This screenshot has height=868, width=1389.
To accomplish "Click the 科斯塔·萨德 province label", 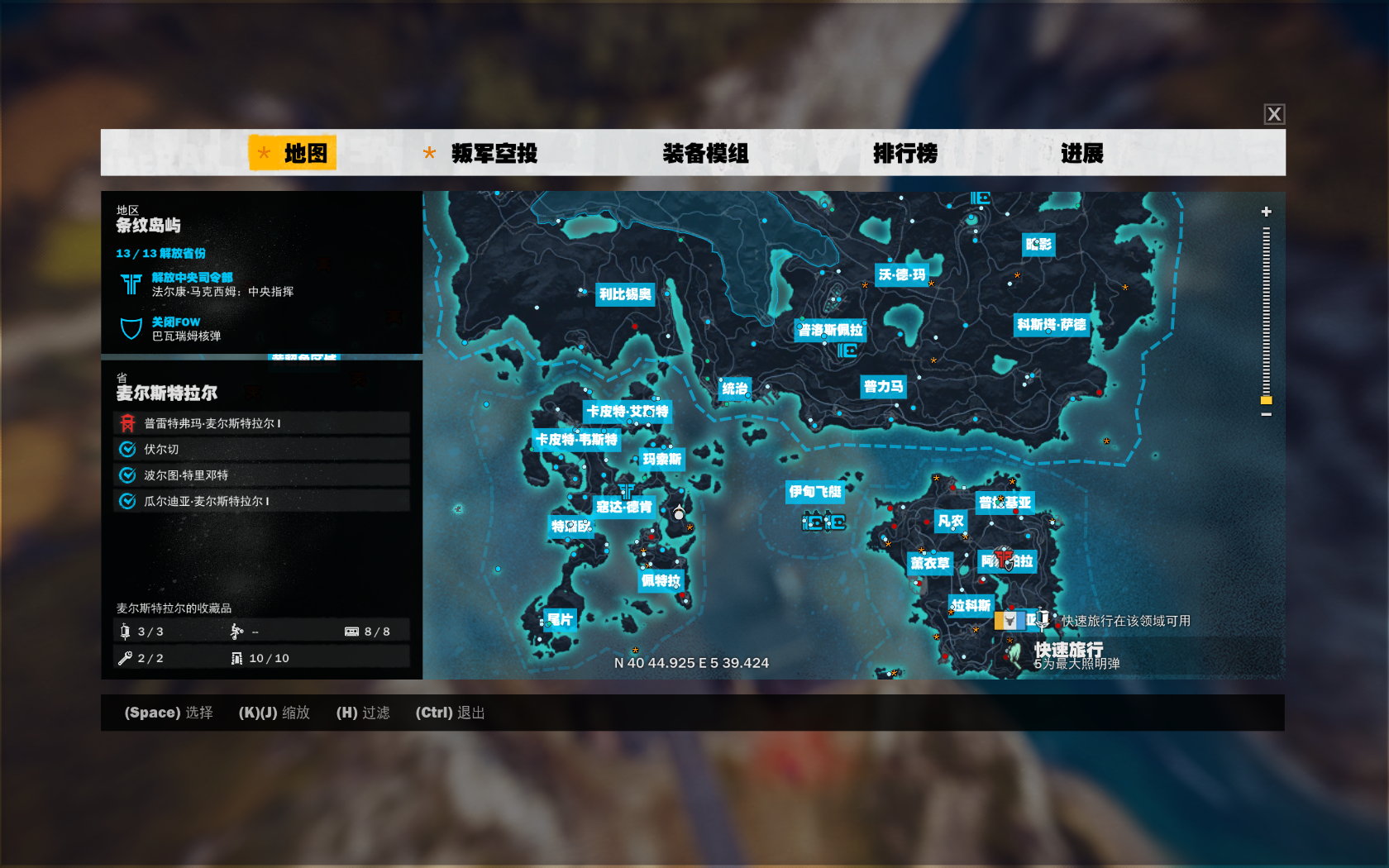I will (x=1051, y=325).
